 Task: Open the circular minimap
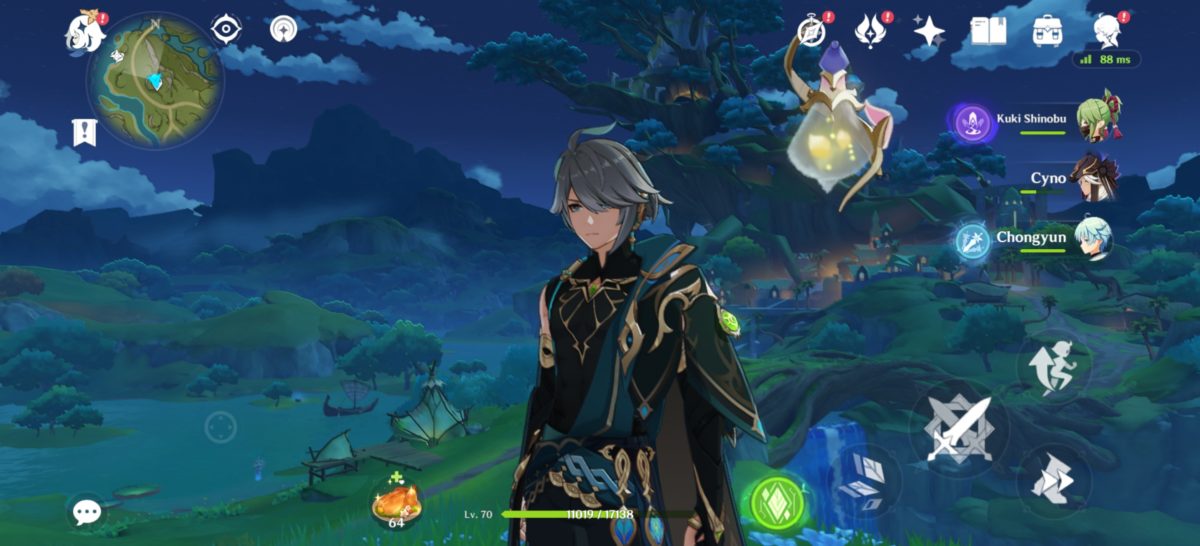pyautogui.click(x=155, y=80)
